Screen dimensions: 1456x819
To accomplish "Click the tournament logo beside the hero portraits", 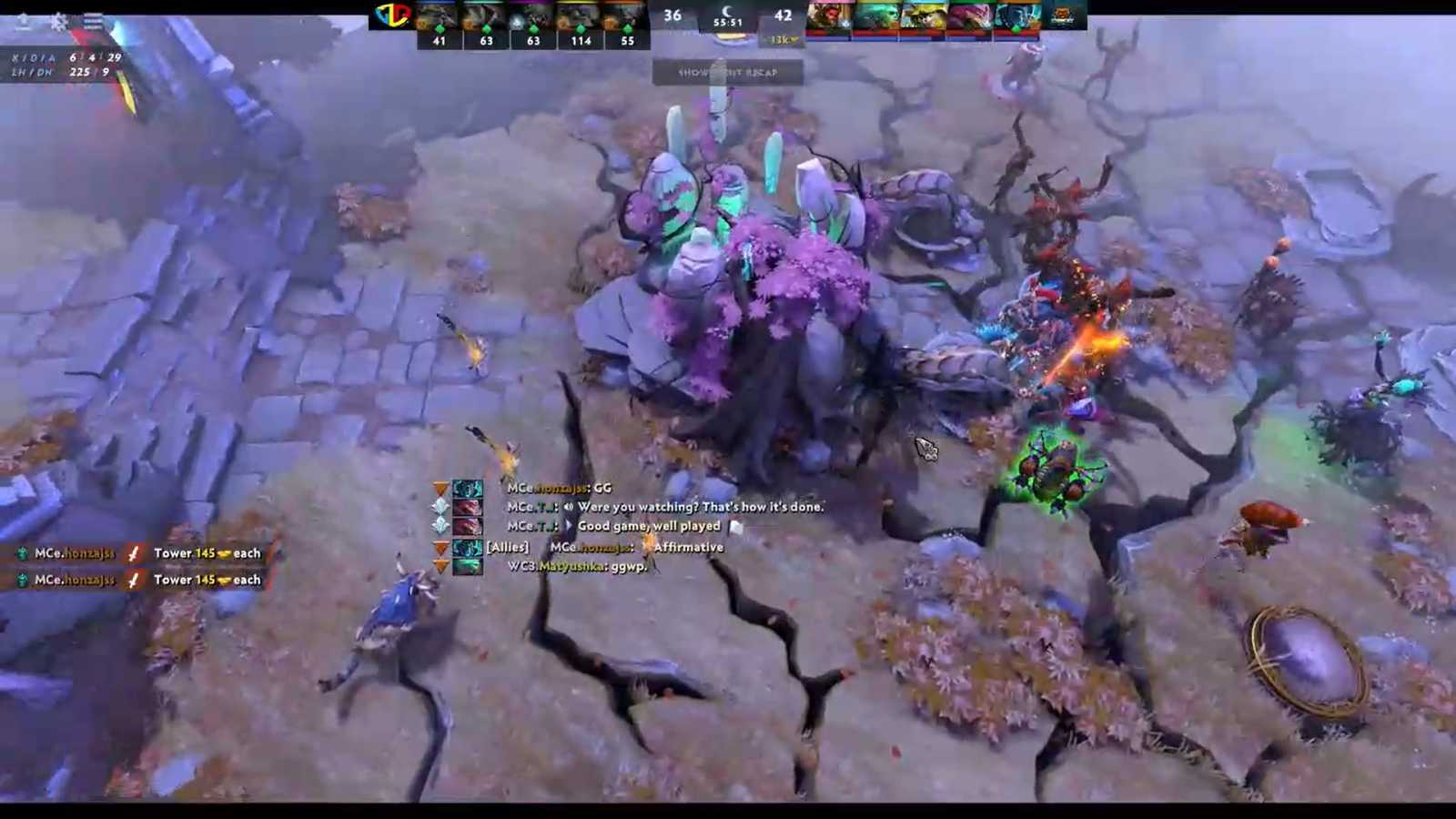I will click(x=391, y=16).
